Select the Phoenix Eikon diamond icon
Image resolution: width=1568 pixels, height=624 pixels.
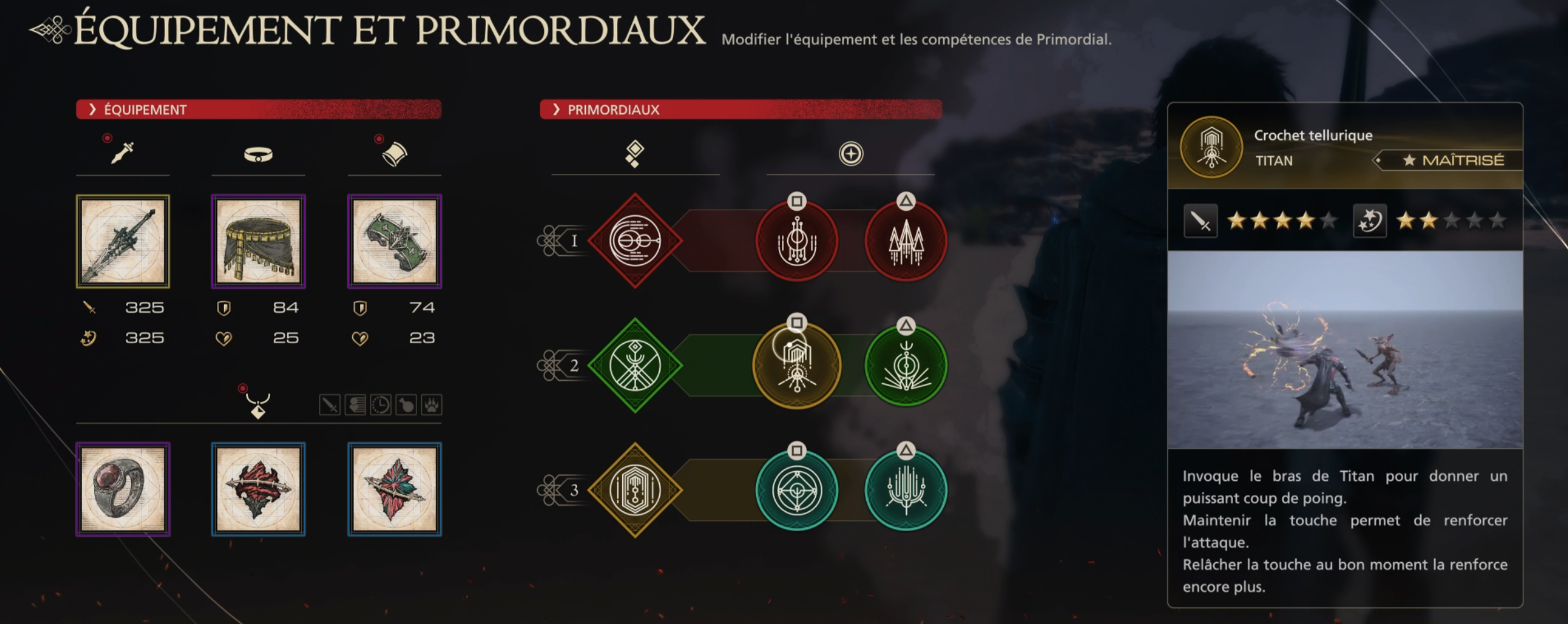click(x=634, y=241)
